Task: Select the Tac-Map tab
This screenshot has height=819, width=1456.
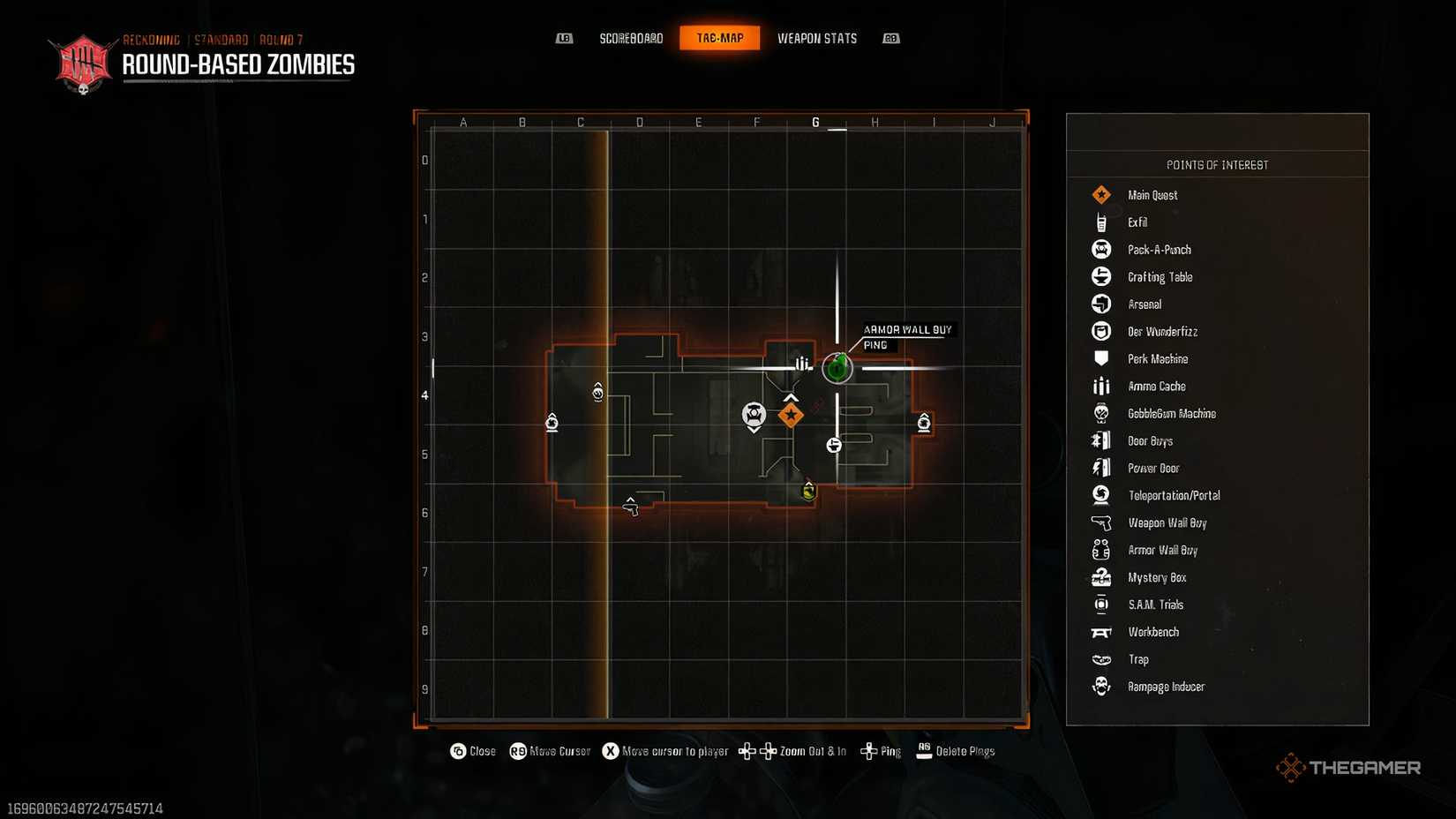Action: 719,38
